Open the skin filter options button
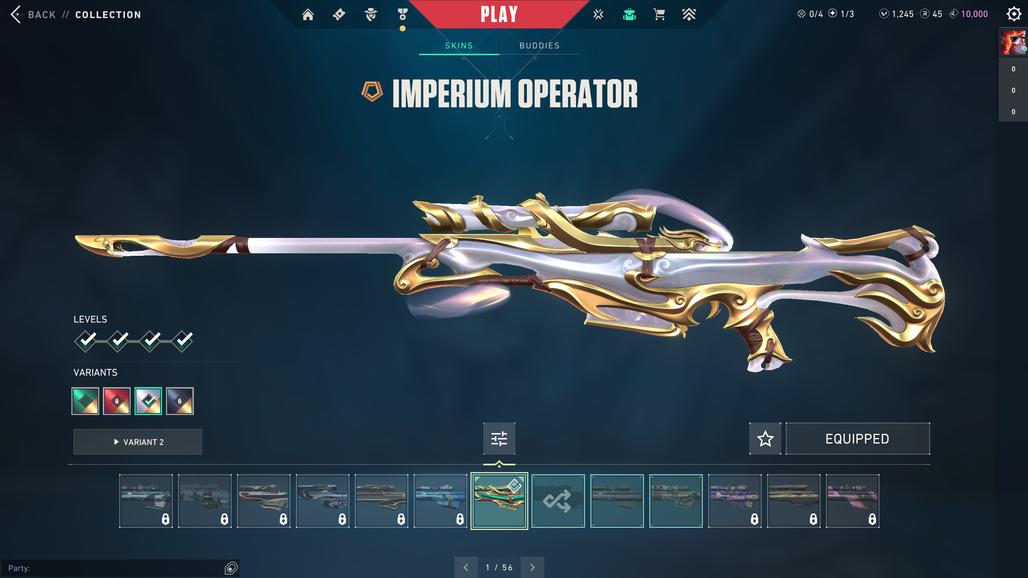1028x578 pixels. pos(499,439)
